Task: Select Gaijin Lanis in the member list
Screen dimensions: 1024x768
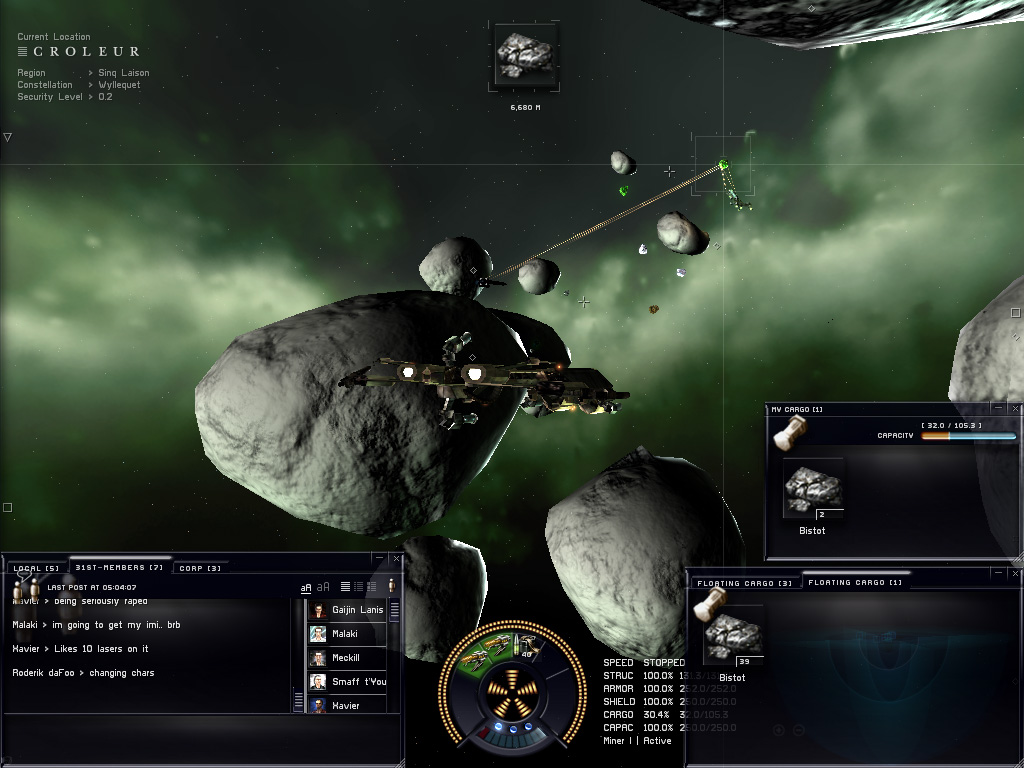Action: [x=356, y=610]
